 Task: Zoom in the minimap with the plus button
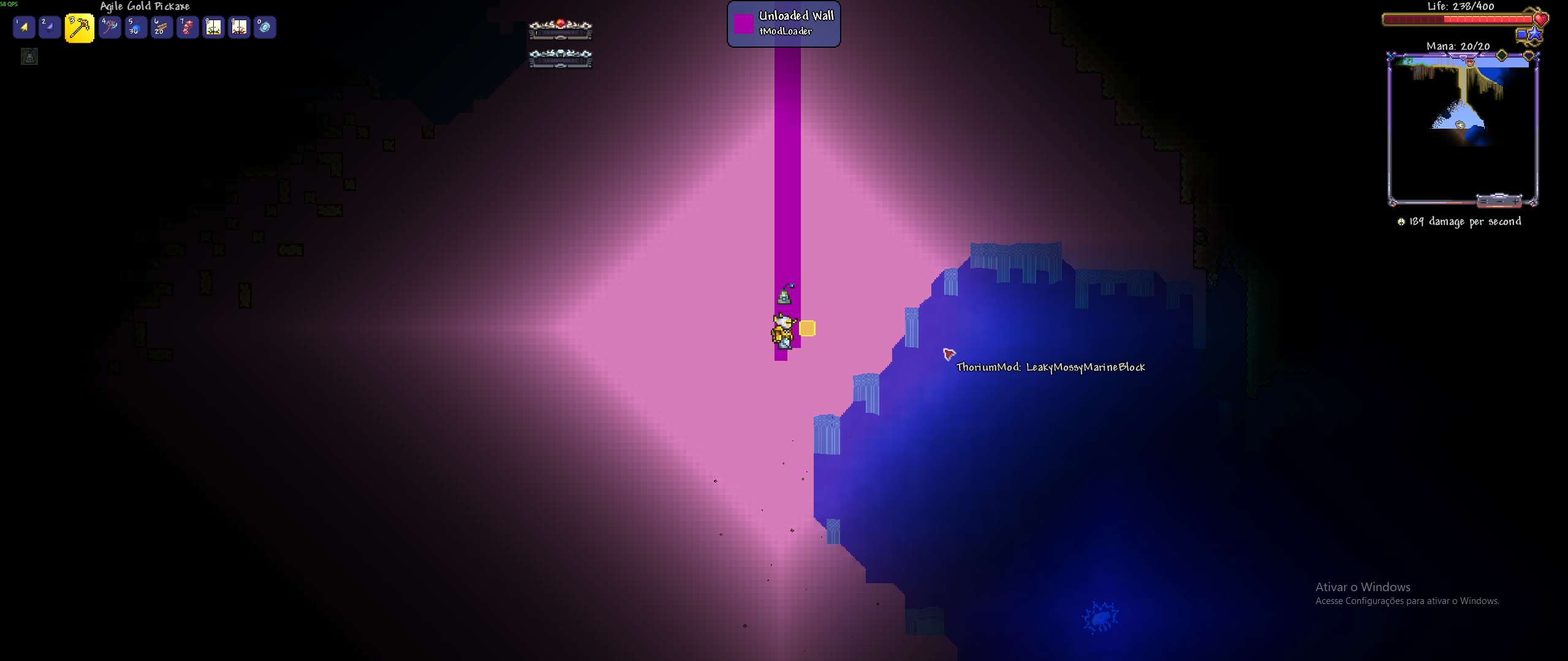[x=1516, y=201]
